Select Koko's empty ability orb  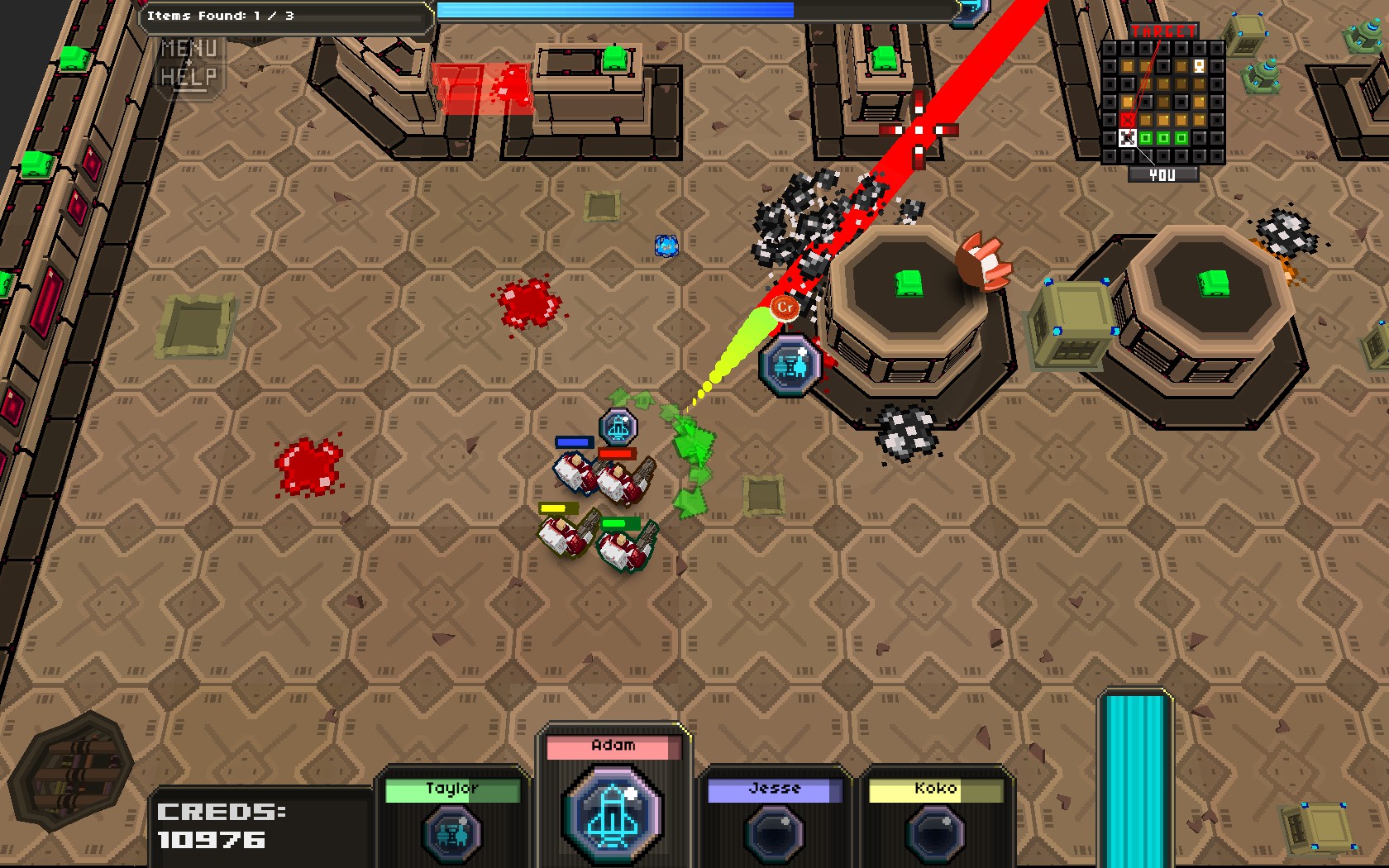pyautogui.click(x=935, y=833)
